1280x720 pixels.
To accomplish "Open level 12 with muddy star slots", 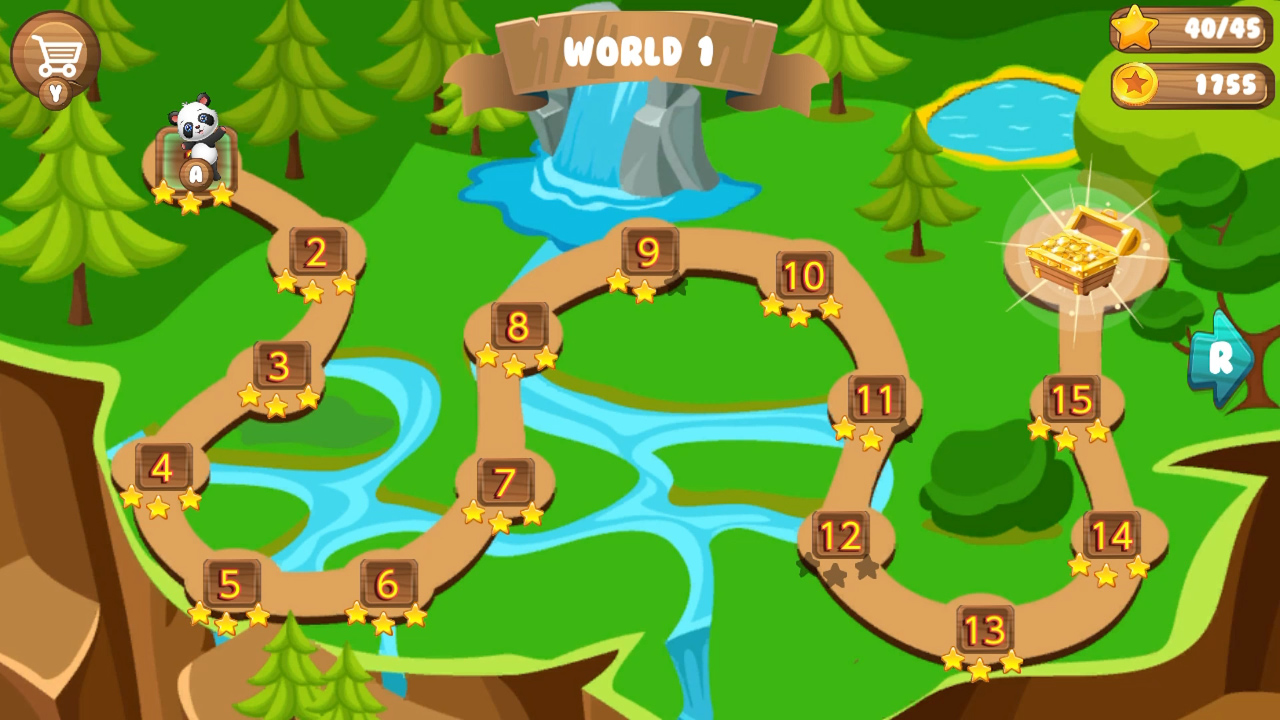I will (x=840, y=535).
